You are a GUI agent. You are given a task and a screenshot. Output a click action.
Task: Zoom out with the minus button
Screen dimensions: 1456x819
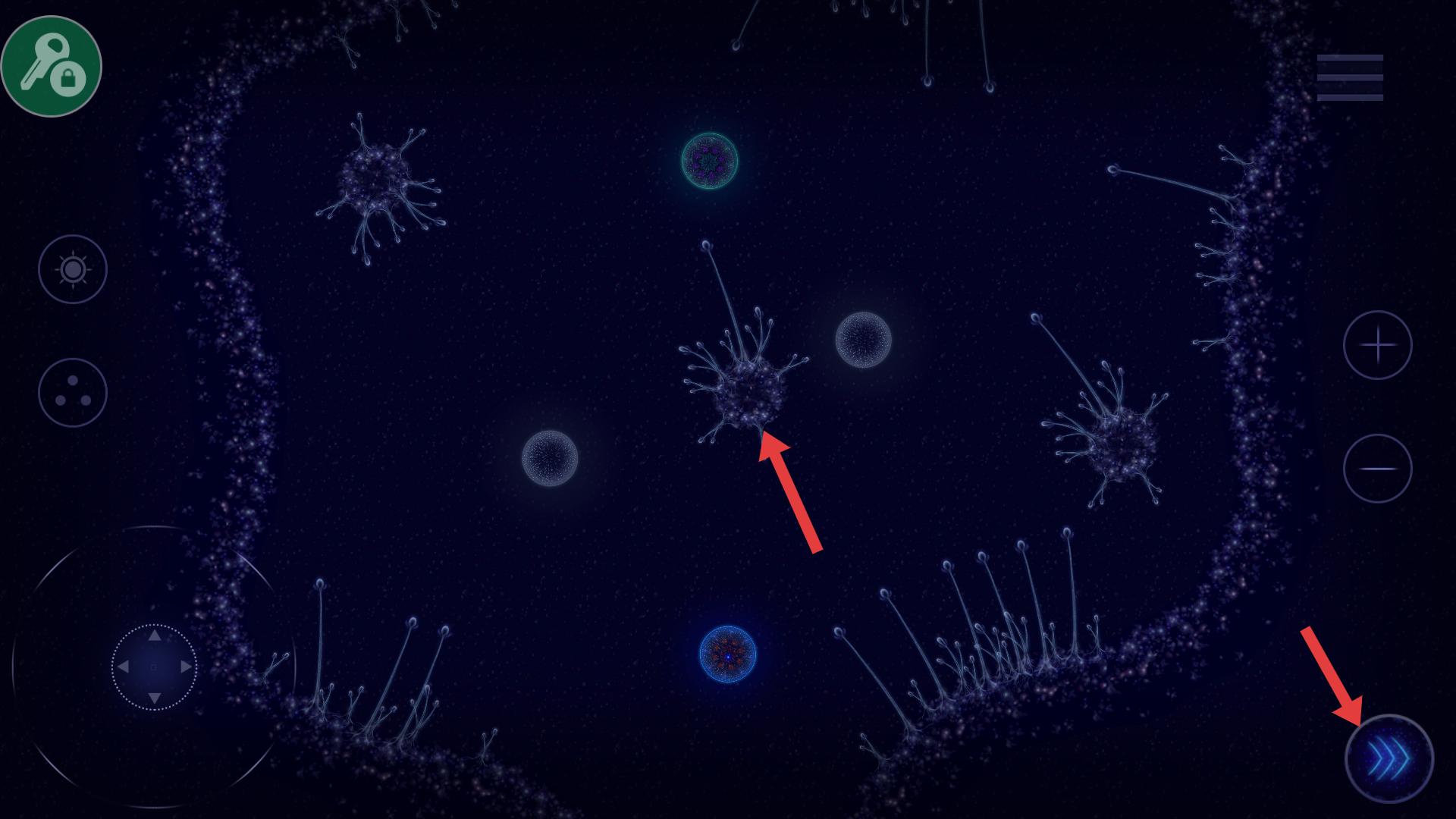(x=1377, y=469)
